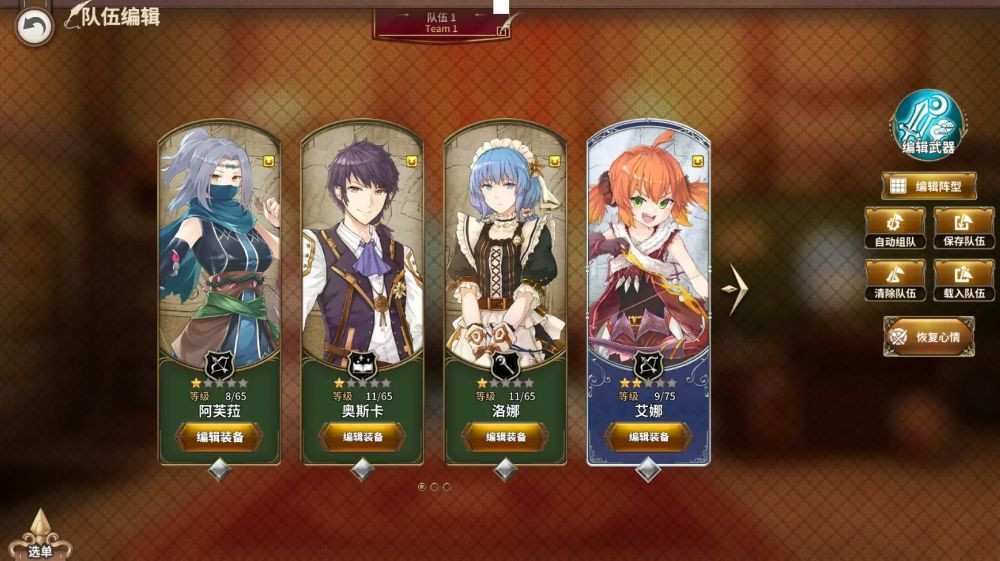Select the 奥斯卡 character card
1000x561 pixels.
[362, 250]
